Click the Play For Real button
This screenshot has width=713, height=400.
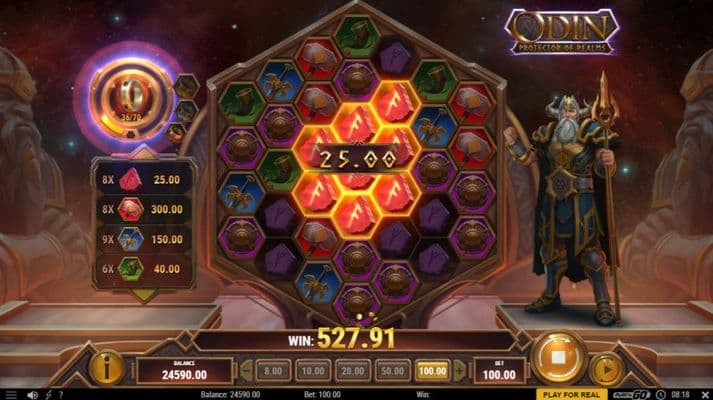tap(571, 394)
